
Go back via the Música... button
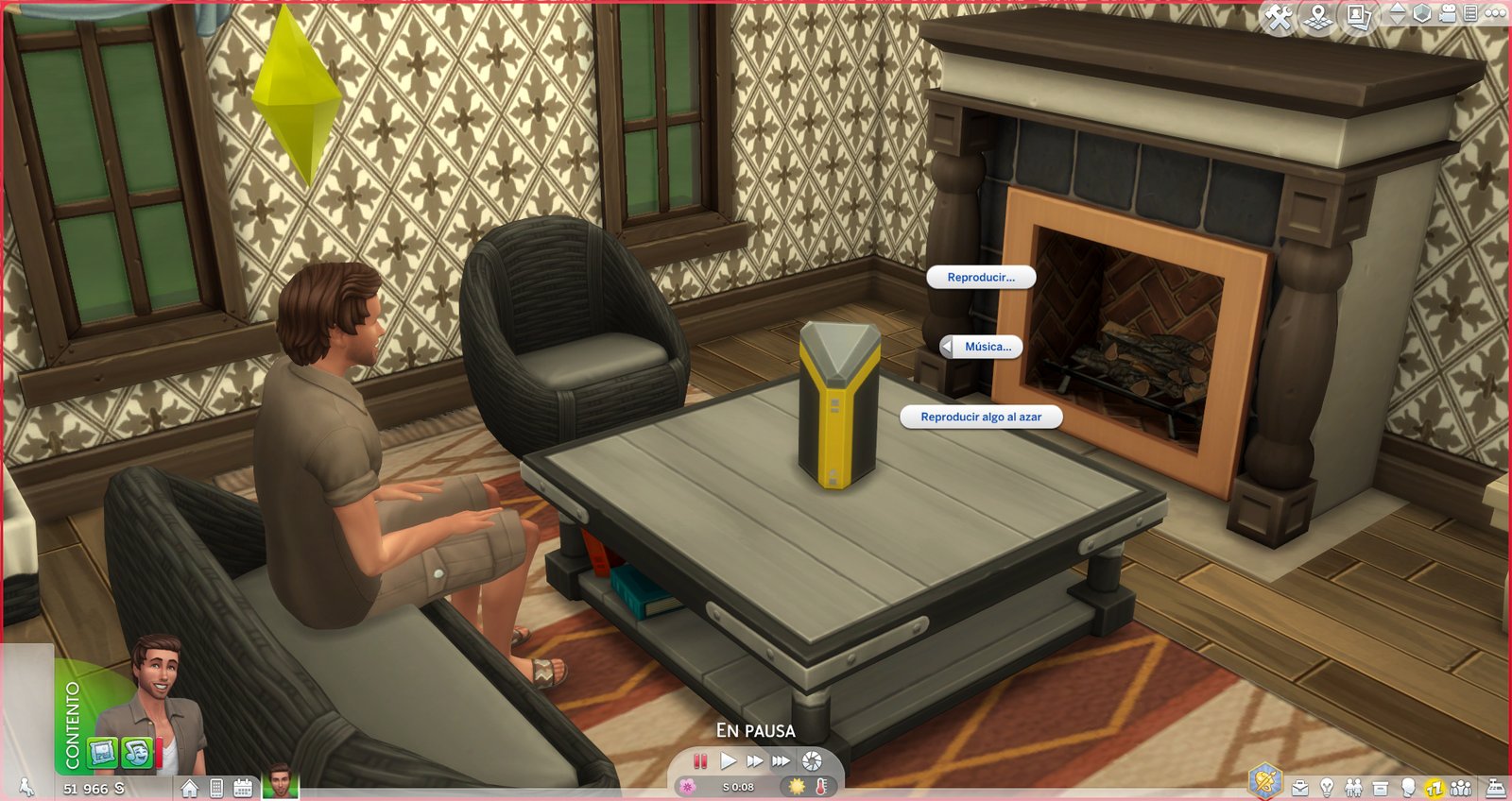coord(981,347)
